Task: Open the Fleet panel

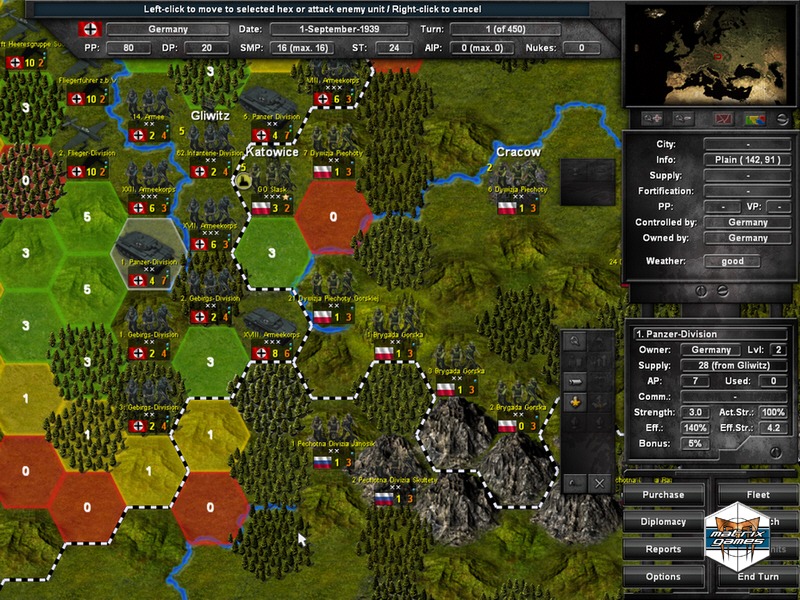Action: [758, 494]
